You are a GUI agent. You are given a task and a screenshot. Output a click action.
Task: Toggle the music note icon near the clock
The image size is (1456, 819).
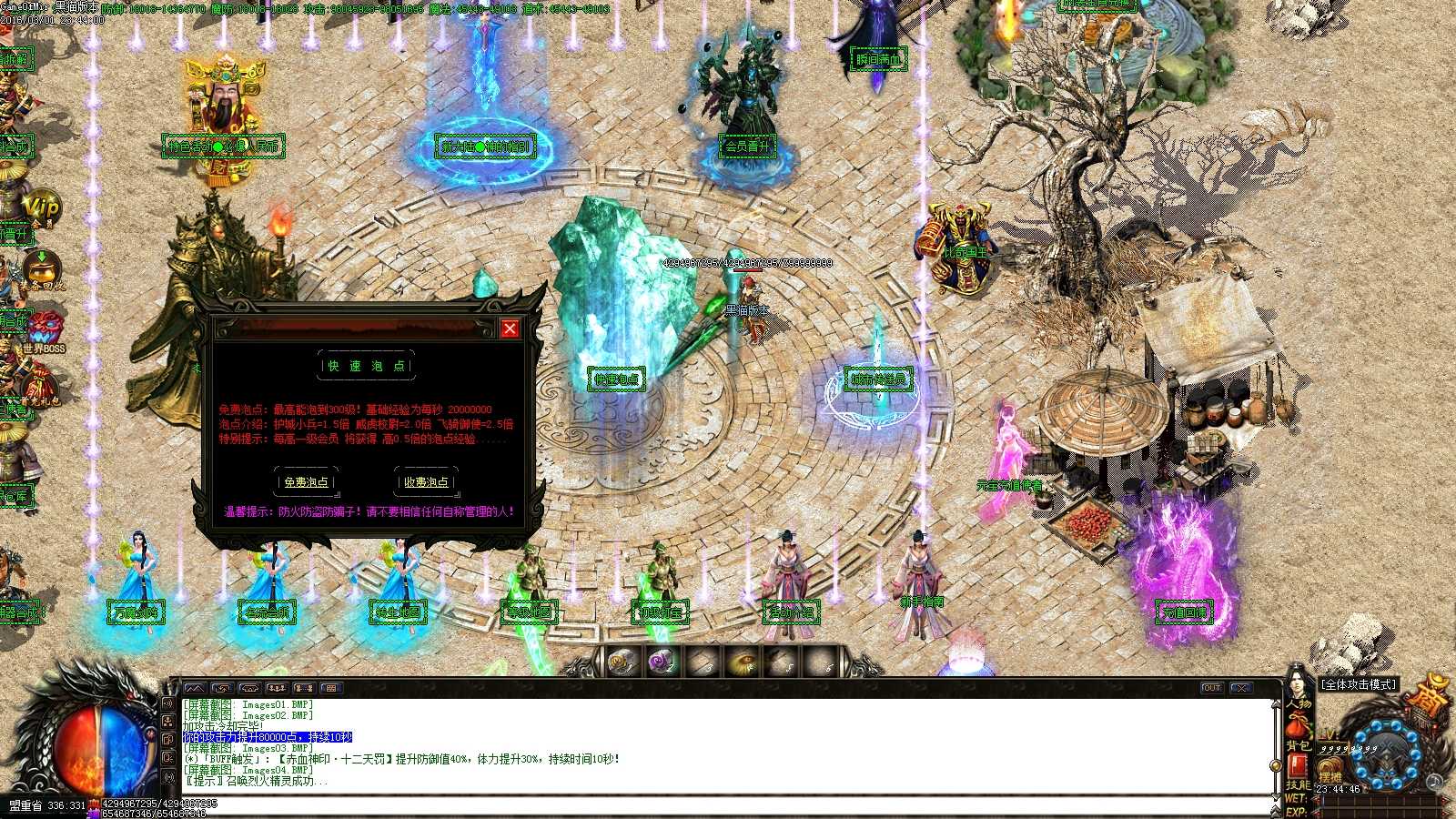(1435, 782)
